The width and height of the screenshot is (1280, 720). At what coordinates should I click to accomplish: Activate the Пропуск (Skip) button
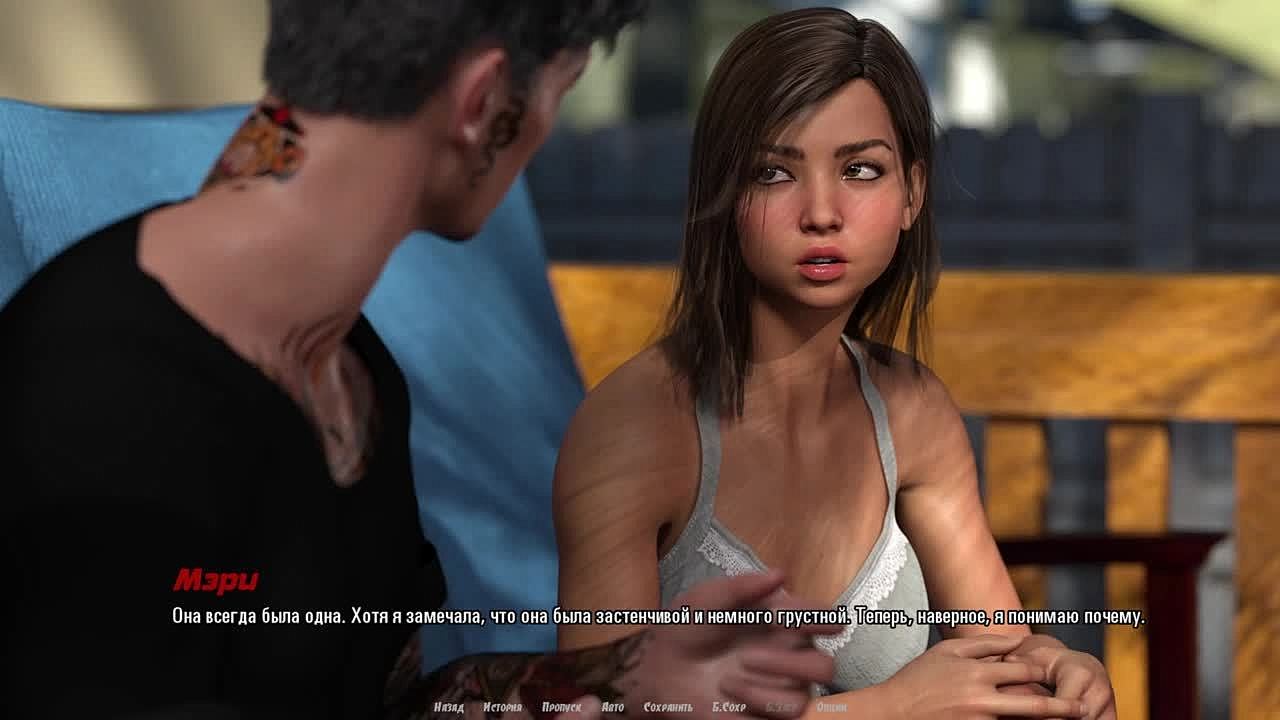[561, 707]
